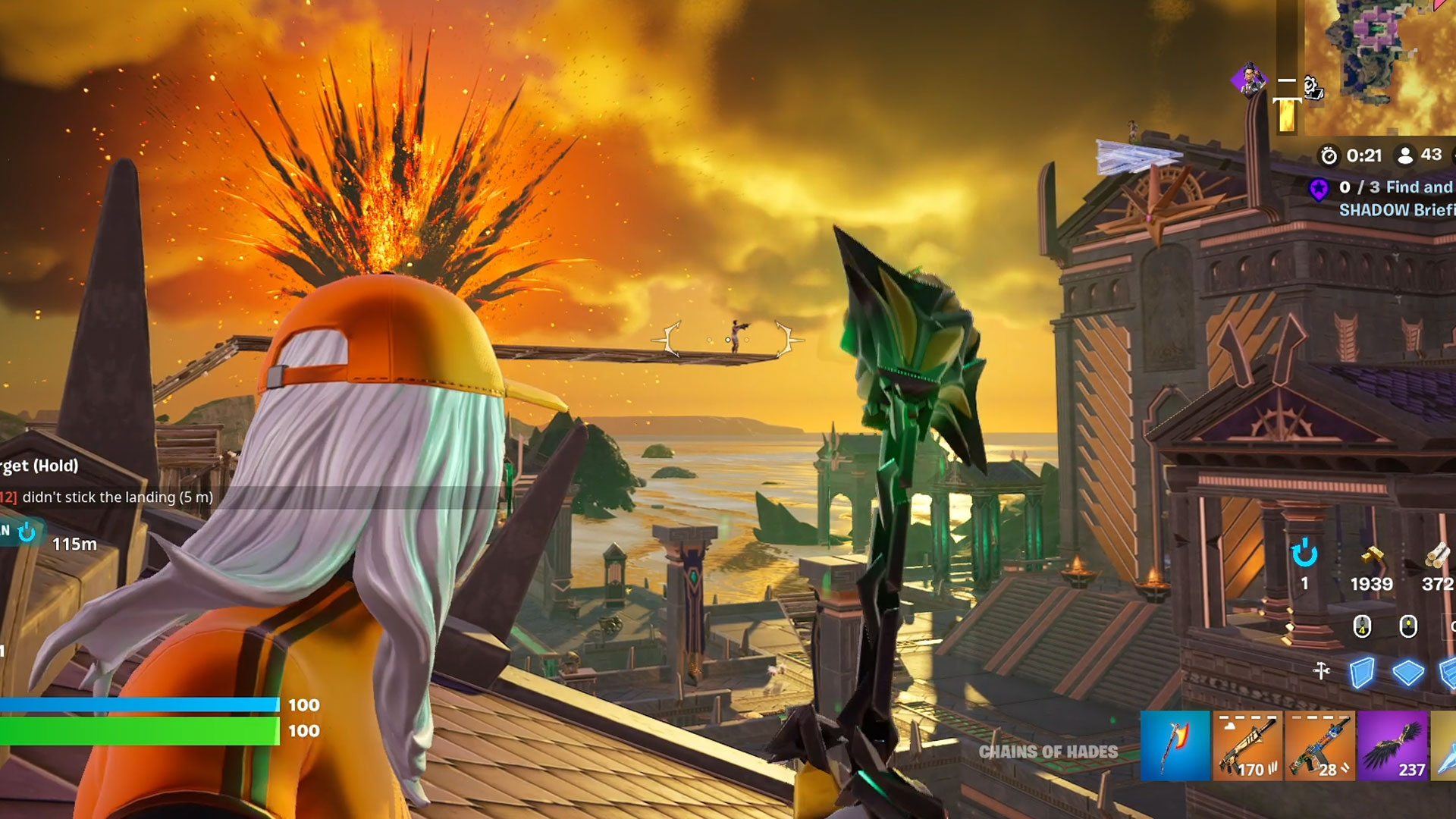Choose the black wings item slot
1456x819 pixels.
[1393, 746]
